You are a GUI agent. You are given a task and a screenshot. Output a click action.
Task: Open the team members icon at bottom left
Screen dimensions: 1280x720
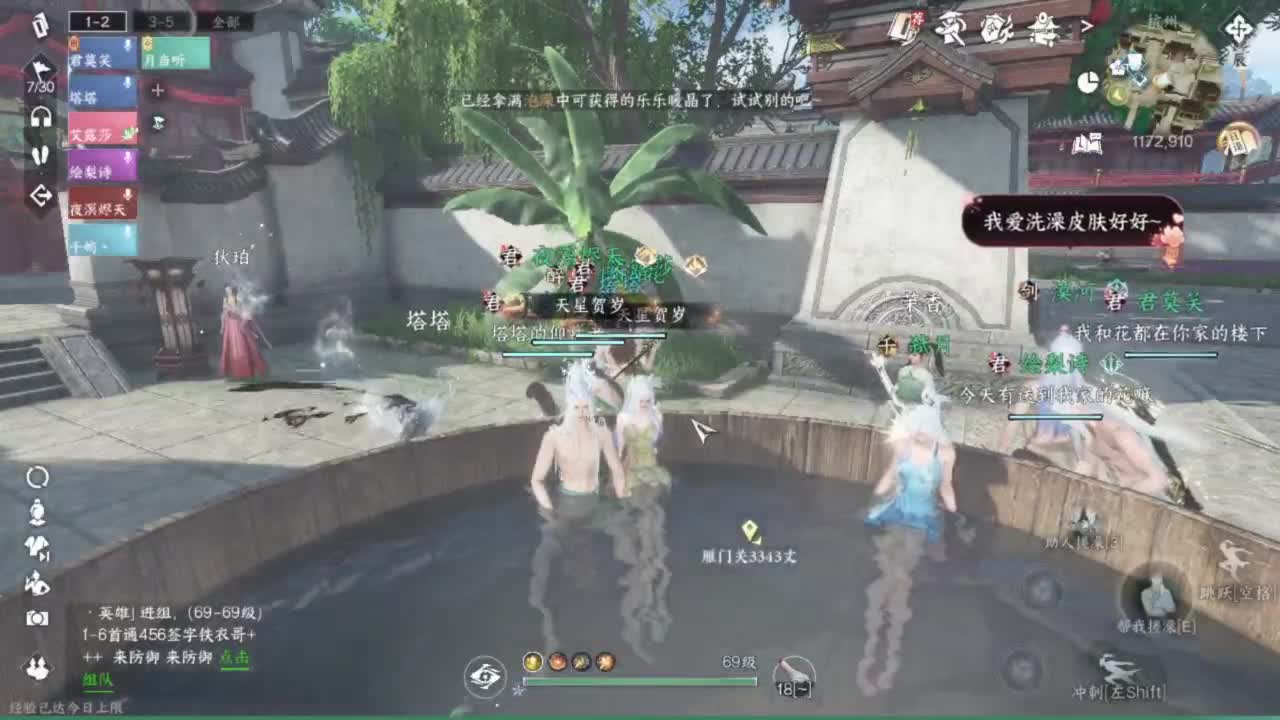[x=36, y=665]
